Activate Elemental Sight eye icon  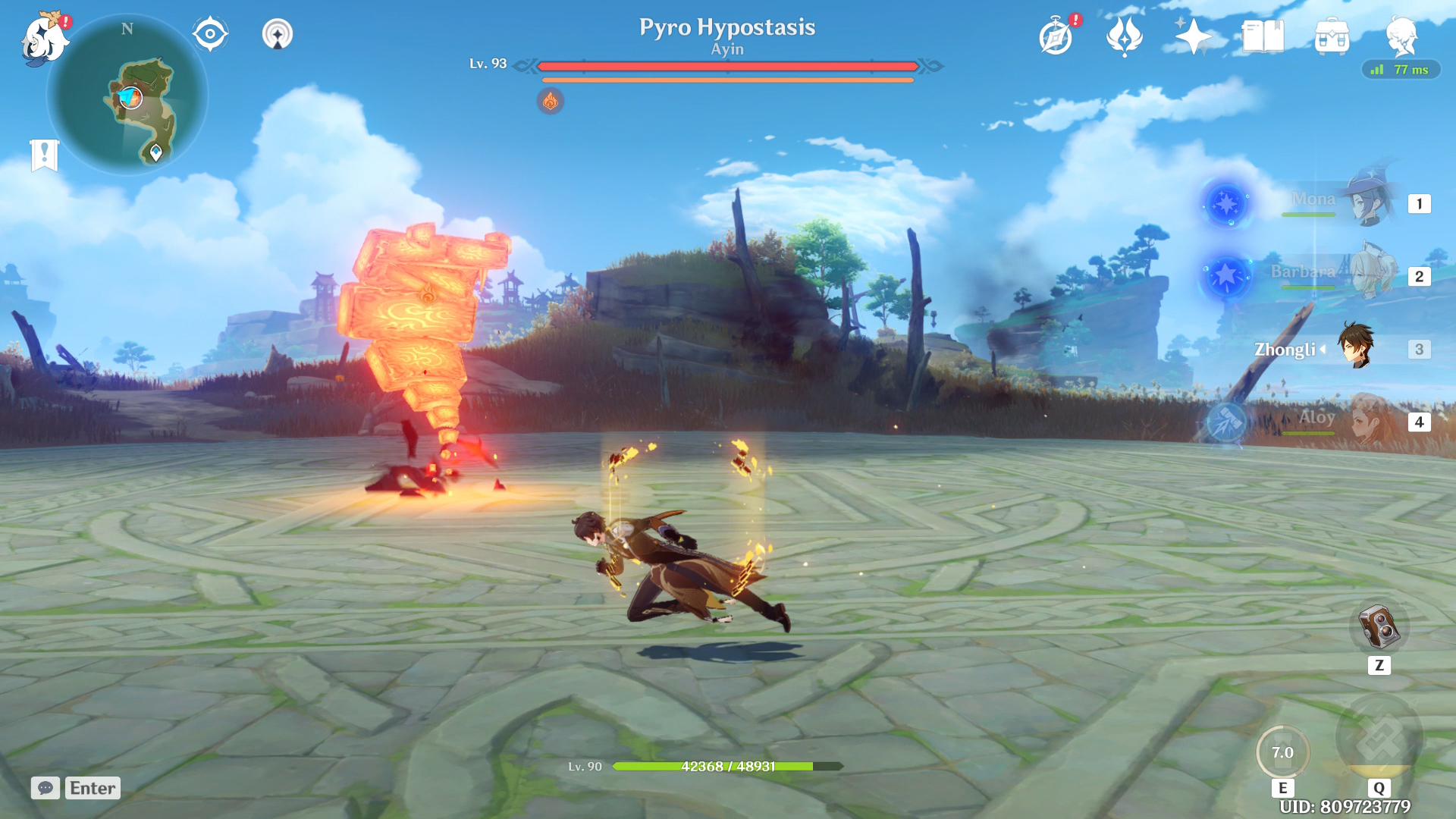[x=209, y=33]
